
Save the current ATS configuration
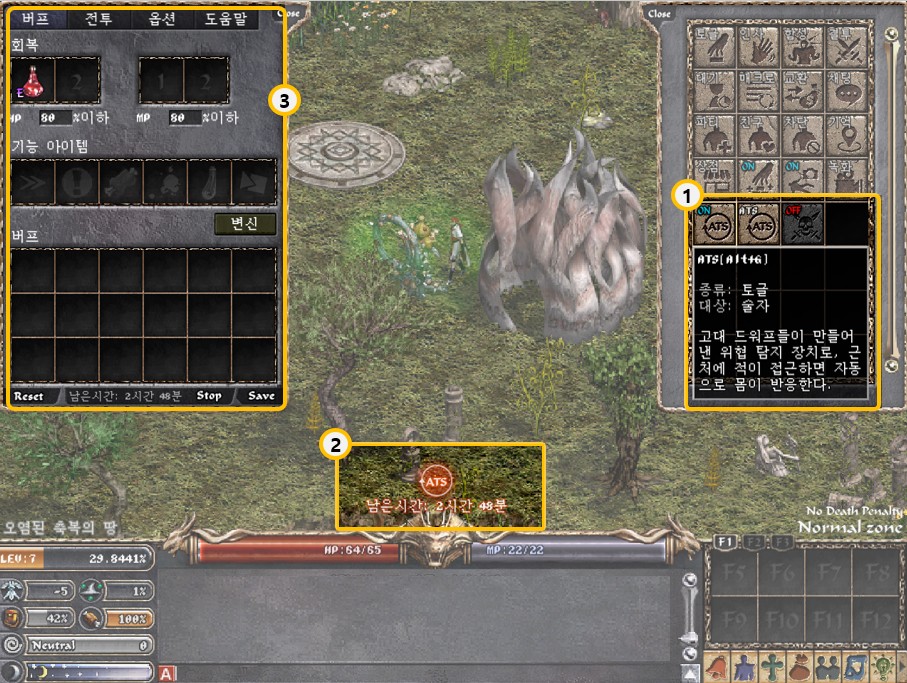coord(261,396)
